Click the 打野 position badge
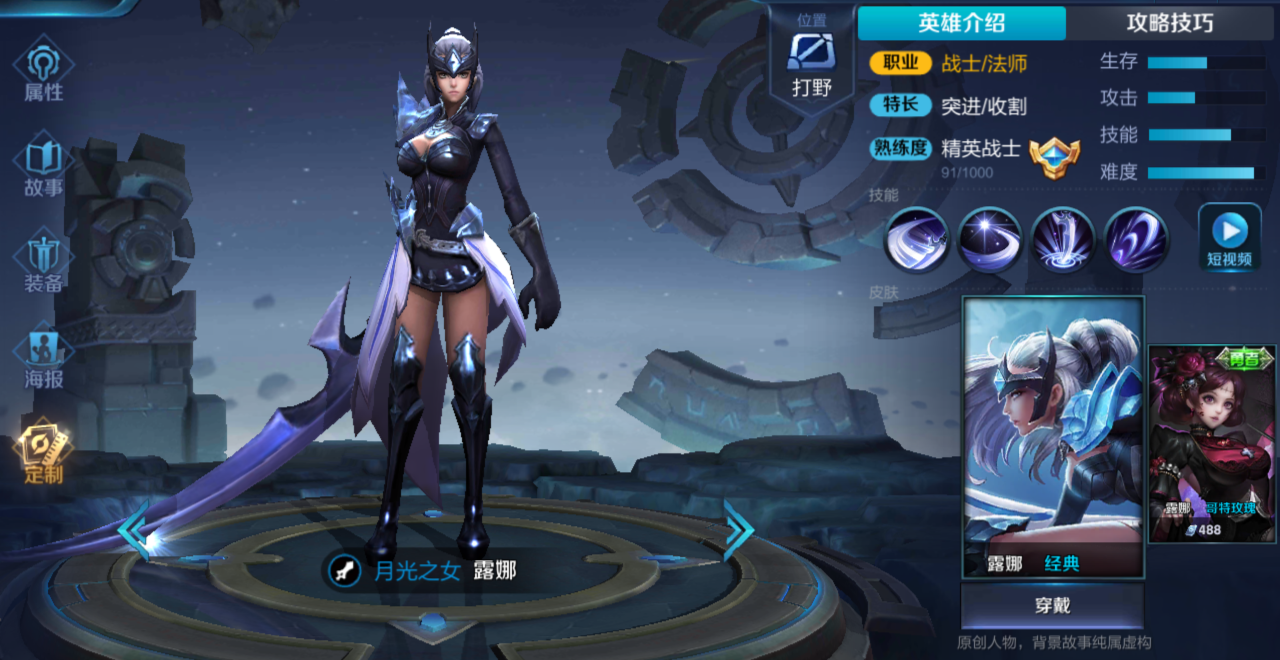This screenshot has height=660, width=1280. pos(811,62)
